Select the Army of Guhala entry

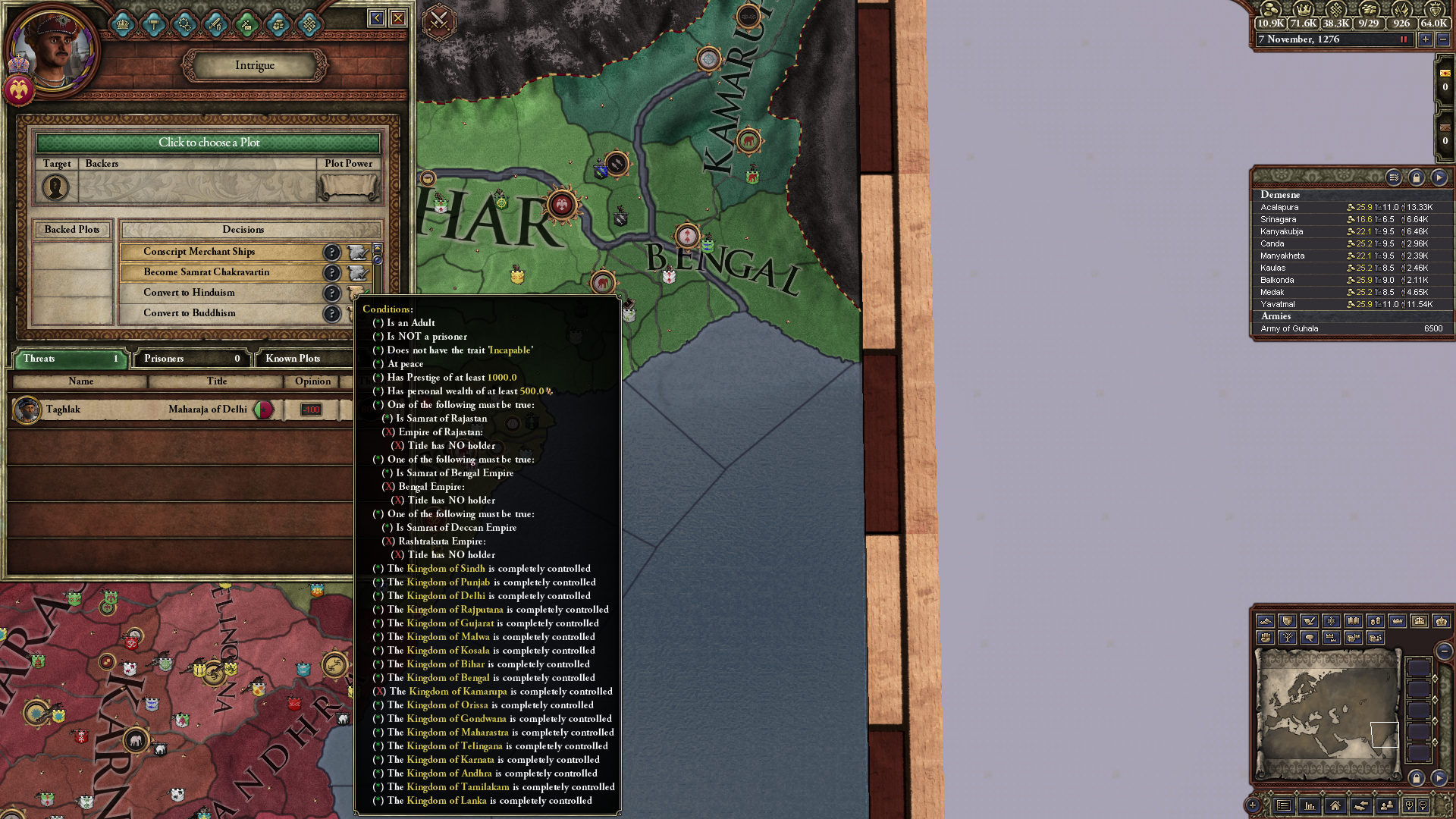pos(1319,328)
